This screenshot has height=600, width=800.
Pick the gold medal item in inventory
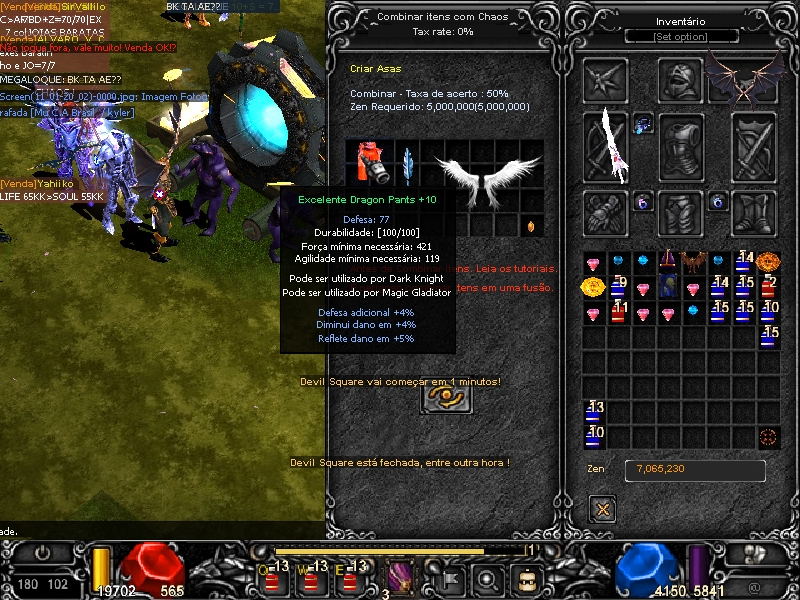593,288
